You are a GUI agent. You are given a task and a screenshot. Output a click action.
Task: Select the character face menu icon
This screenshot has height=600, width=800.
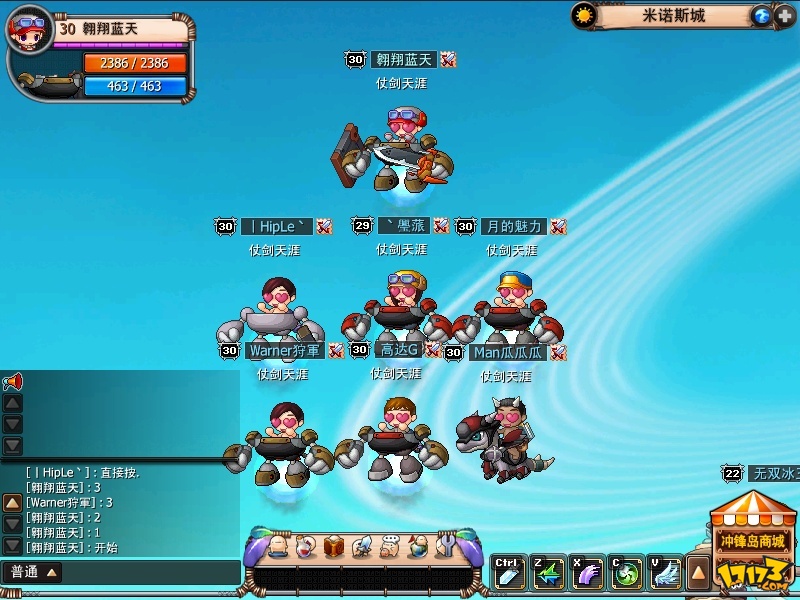(279, 547)
